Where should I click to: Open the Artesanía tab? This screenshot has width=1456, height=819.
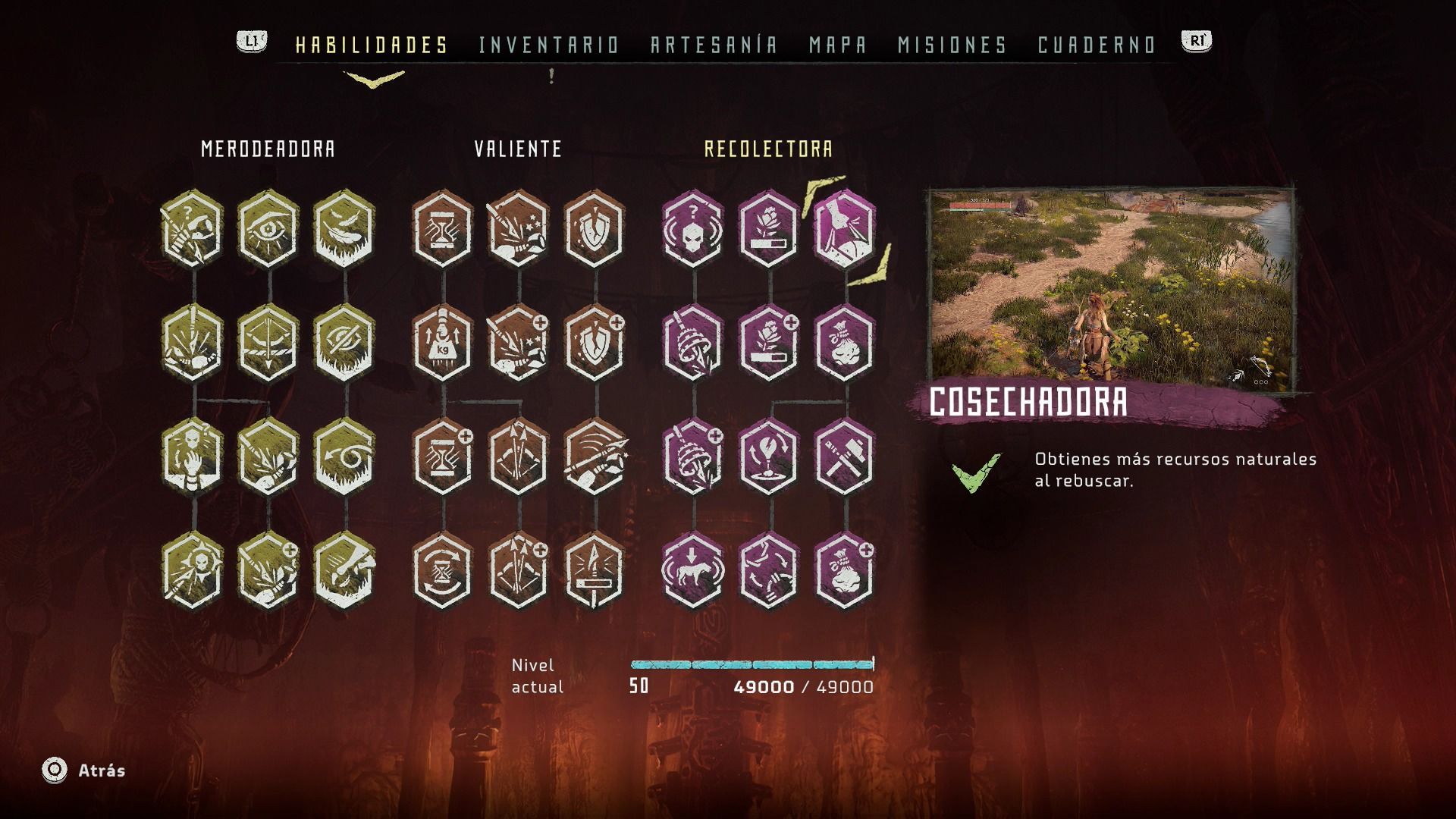[714, 45]
